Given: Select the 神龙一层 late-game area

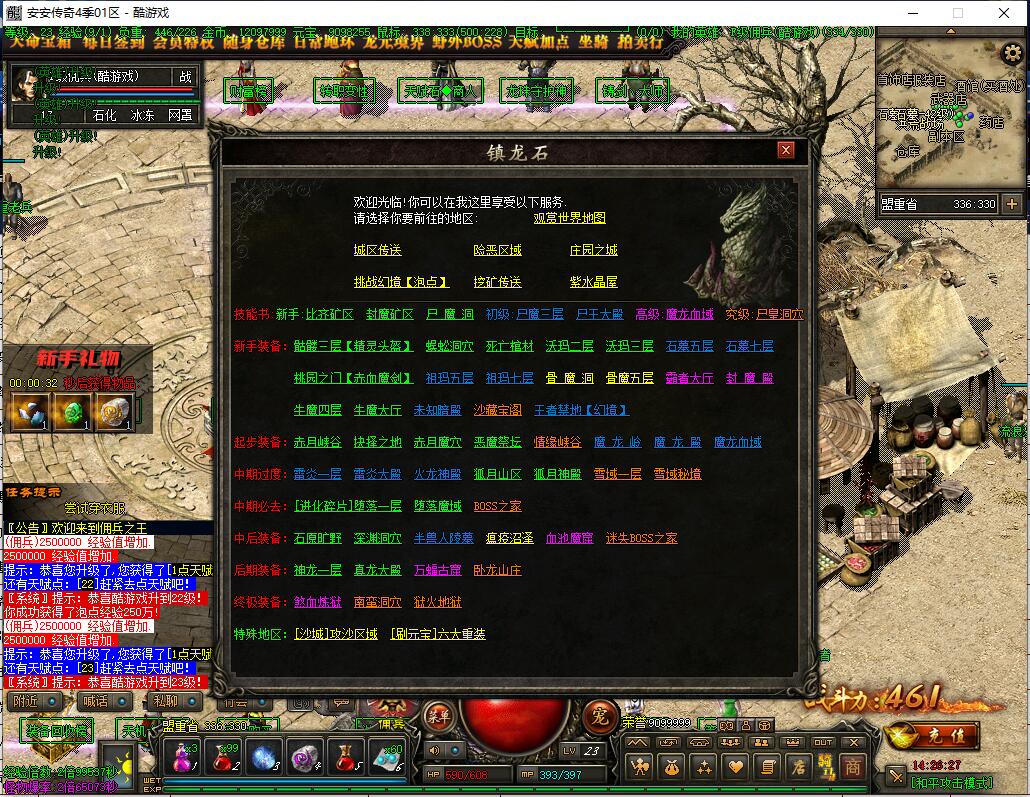Looking at the screenshot, I should 317,570.
